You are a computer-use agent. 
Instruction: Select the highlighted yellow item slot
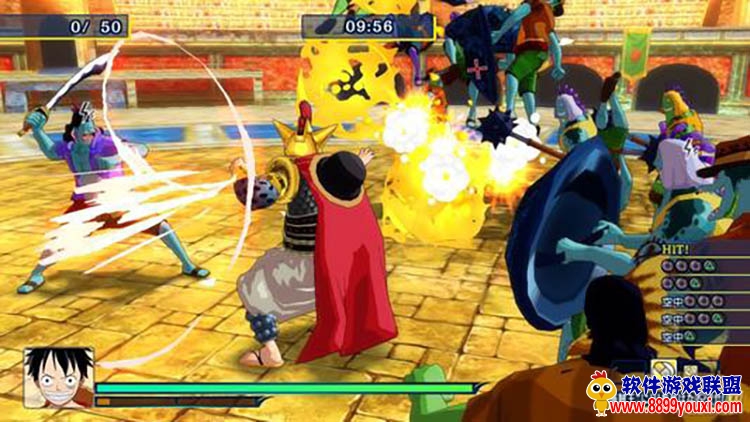(x=664, y=368)
